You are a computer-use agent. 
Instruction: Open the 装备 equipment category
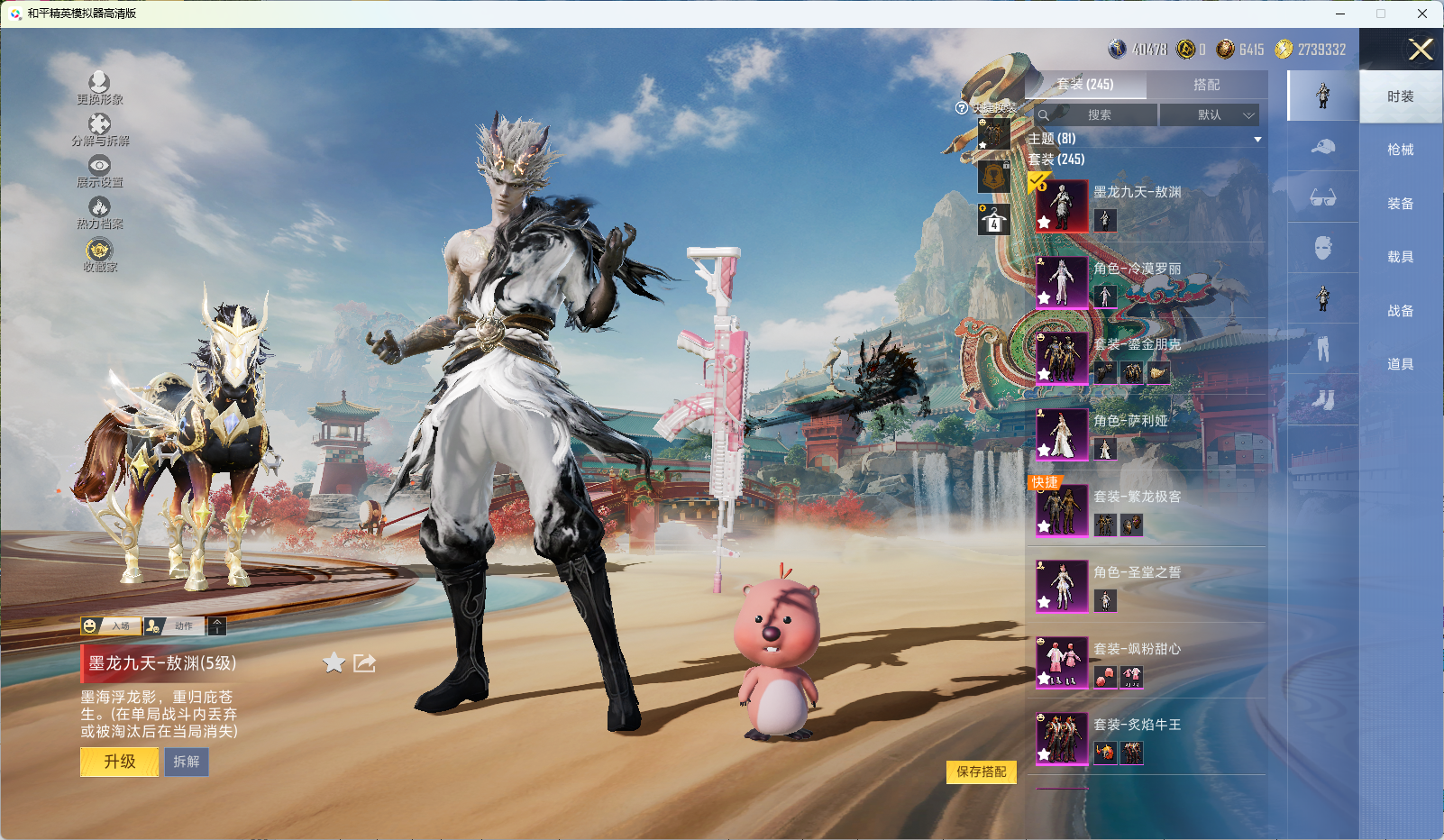coord(1400,204)
